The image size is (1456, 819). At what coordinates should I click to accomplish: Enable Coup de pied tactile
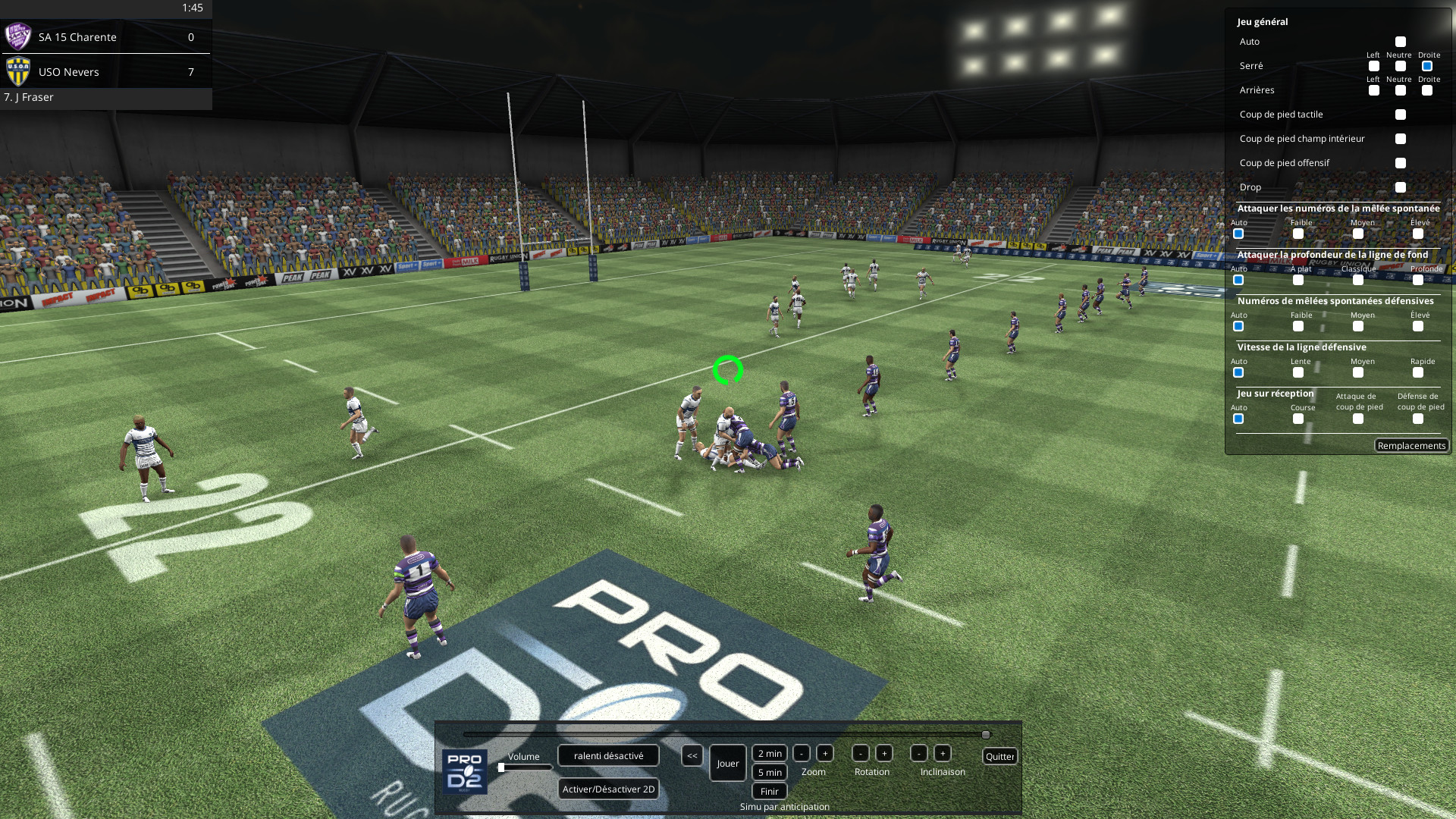coord(1401,115)
